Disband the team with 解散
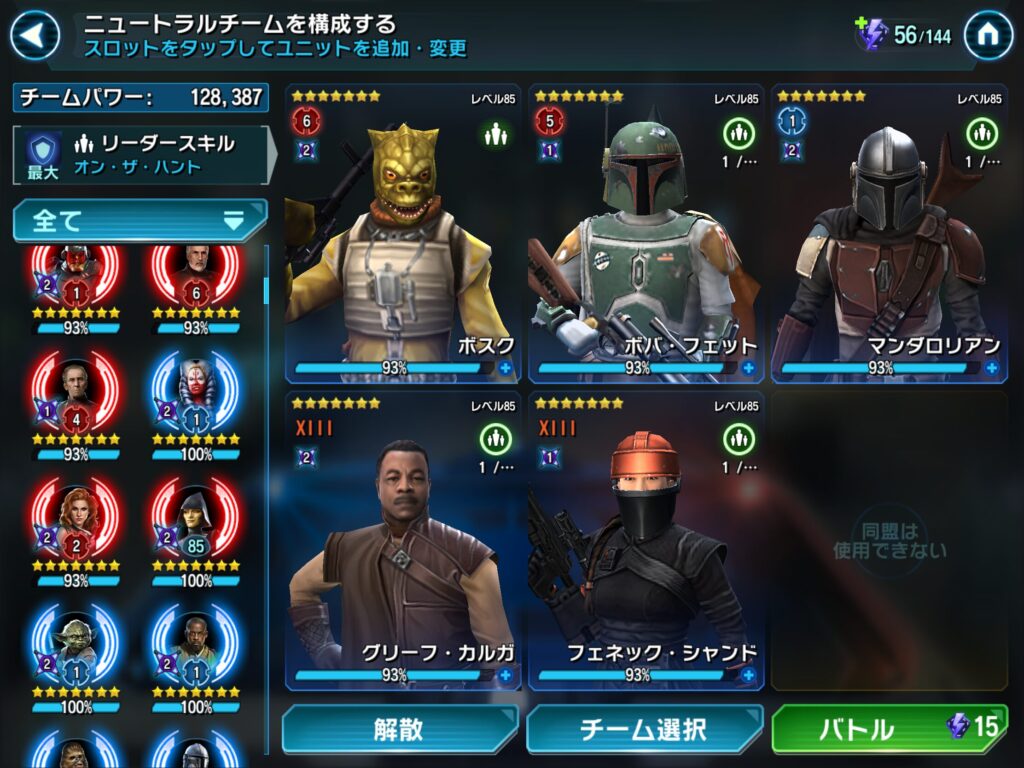Viewport: 1024px width, 768px height. (x=399, y=729)
